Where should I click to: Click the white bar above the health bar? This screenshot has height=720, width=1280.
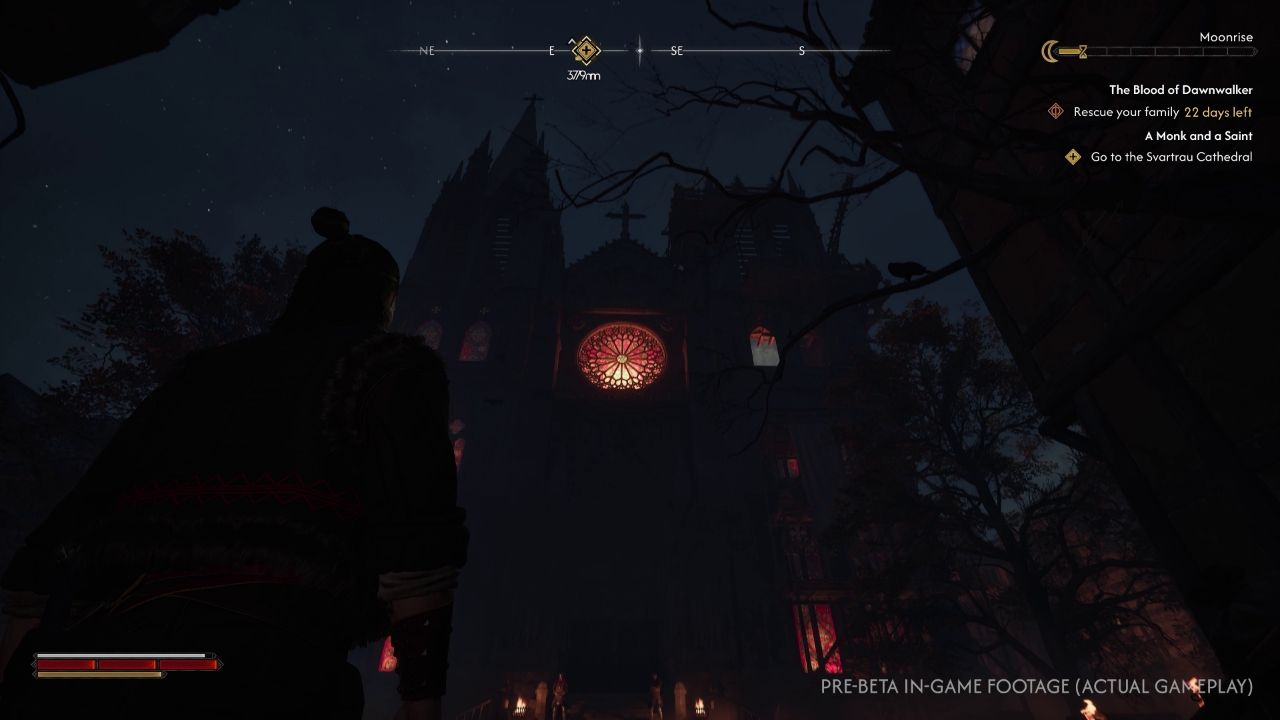pos(122,654)
